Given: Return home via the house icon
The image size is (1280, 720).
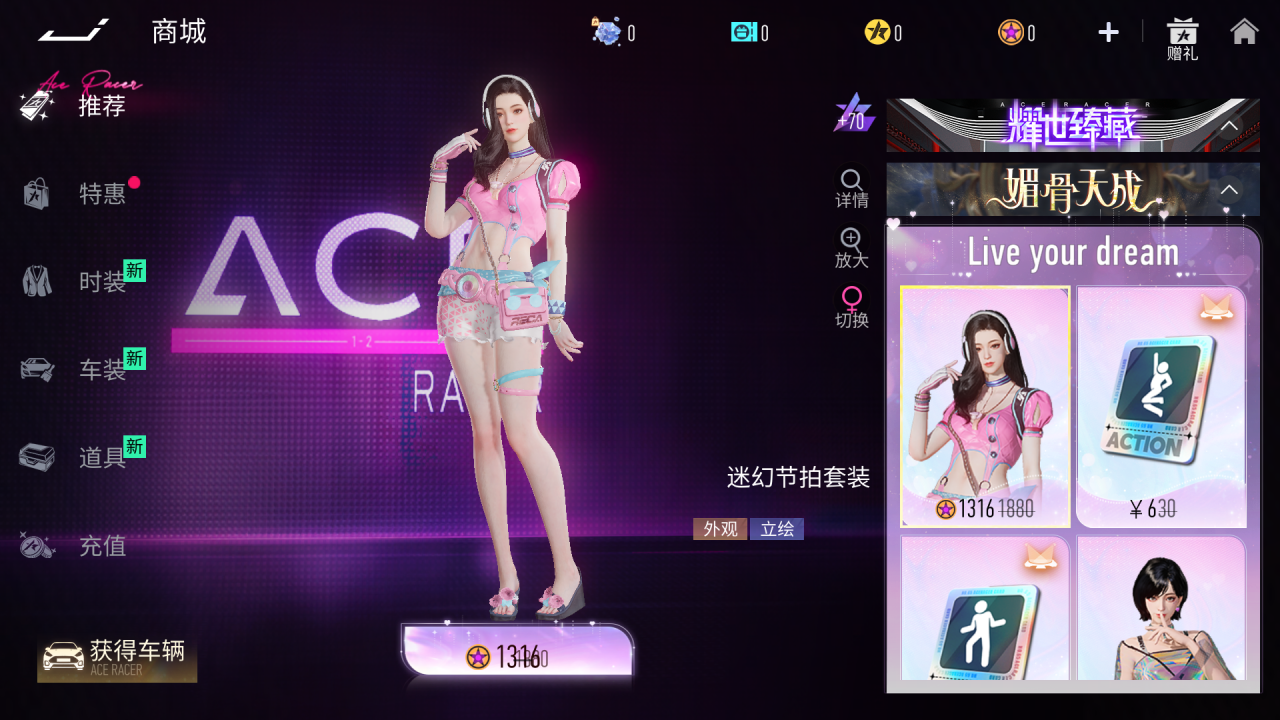Looking at the screenshot, I should pyautogui.click(x=1244, y=32).
